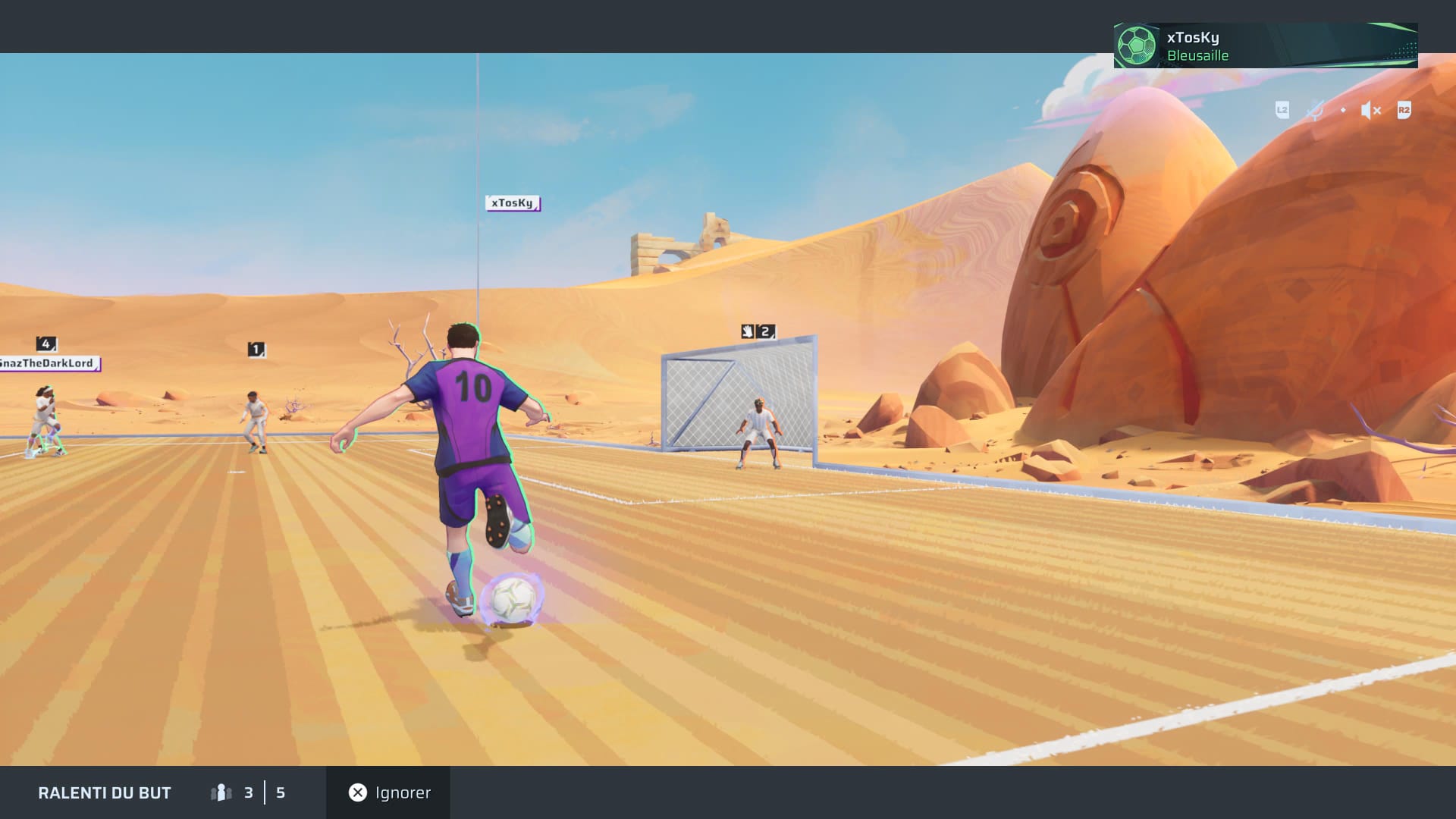This screenshot has width=1456, height=819.
Task: Toggle the muted speaker icon
Action: [x=1370, y=111]
